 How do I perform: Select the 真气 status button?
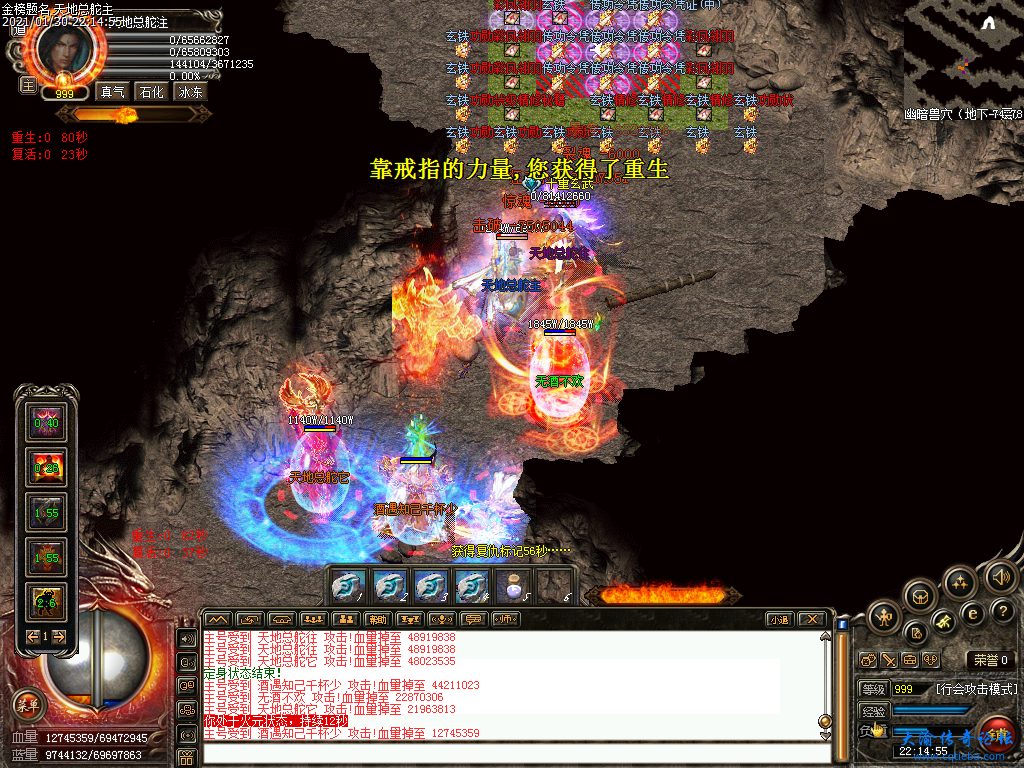pyautogui.click(x=112, y=91)
